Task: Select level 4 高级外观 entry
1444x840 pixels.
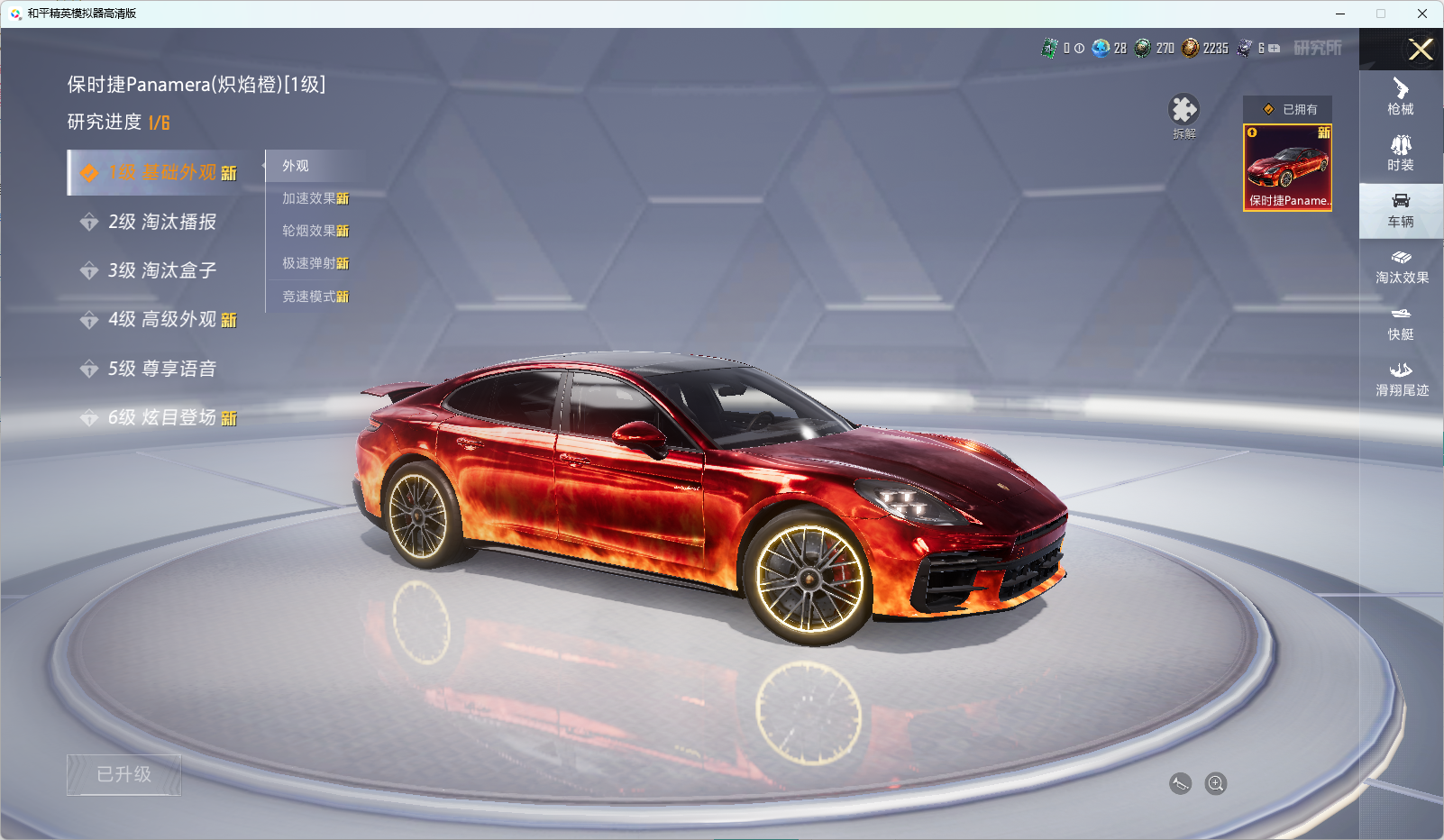Action: point(162,319)
